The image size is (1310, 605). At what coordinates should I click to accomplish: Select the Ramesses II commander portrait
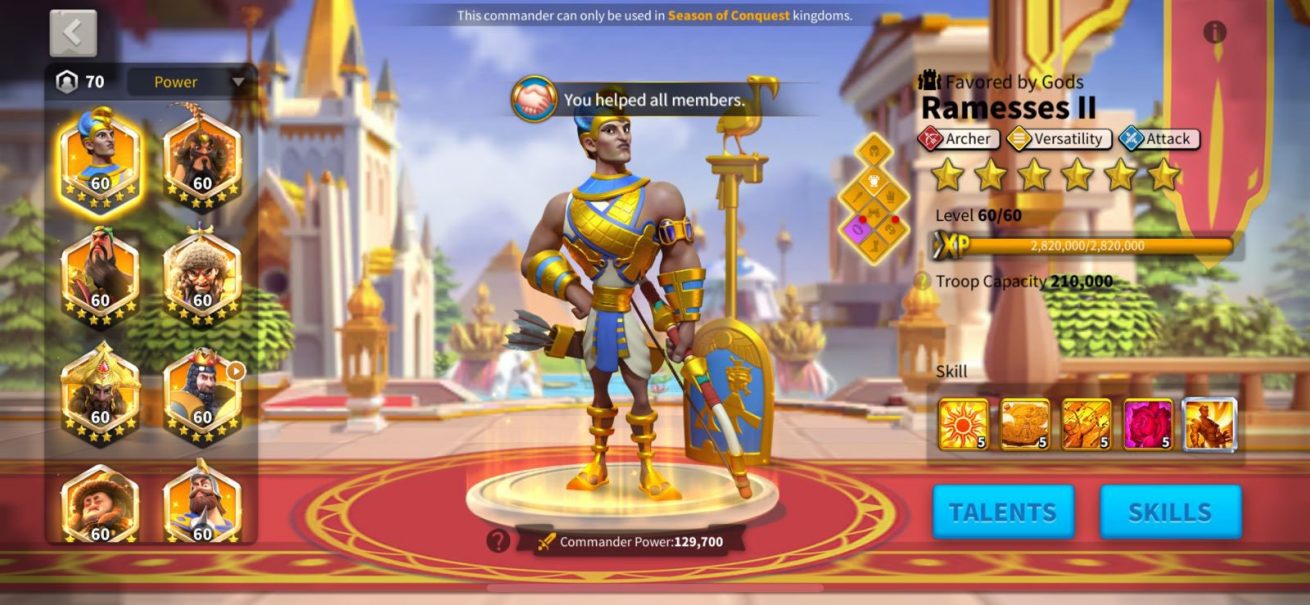click(x=100, y=157)
